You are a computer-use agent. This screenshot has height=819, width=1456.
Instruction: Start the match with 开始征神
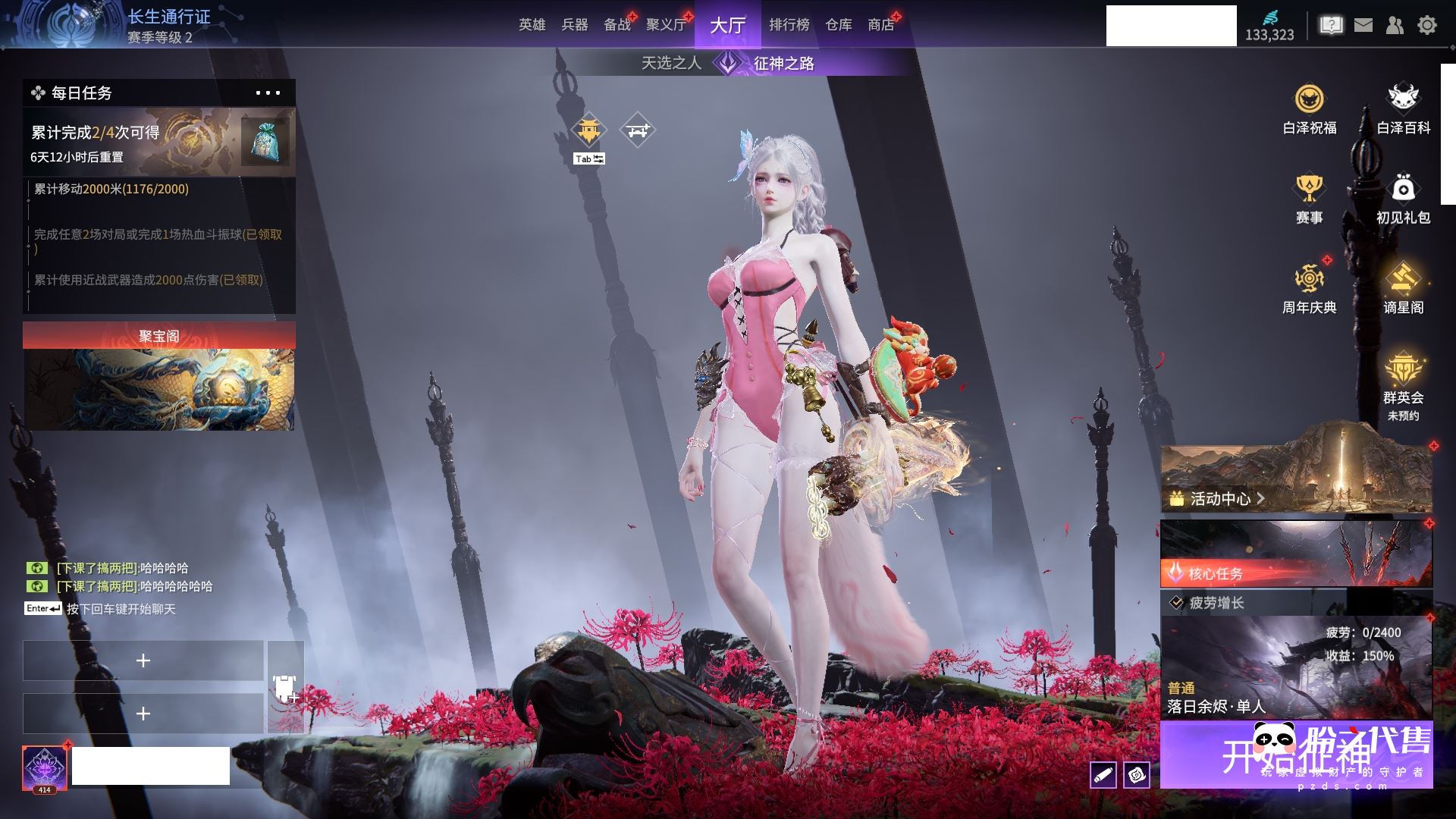[1296, 755]
